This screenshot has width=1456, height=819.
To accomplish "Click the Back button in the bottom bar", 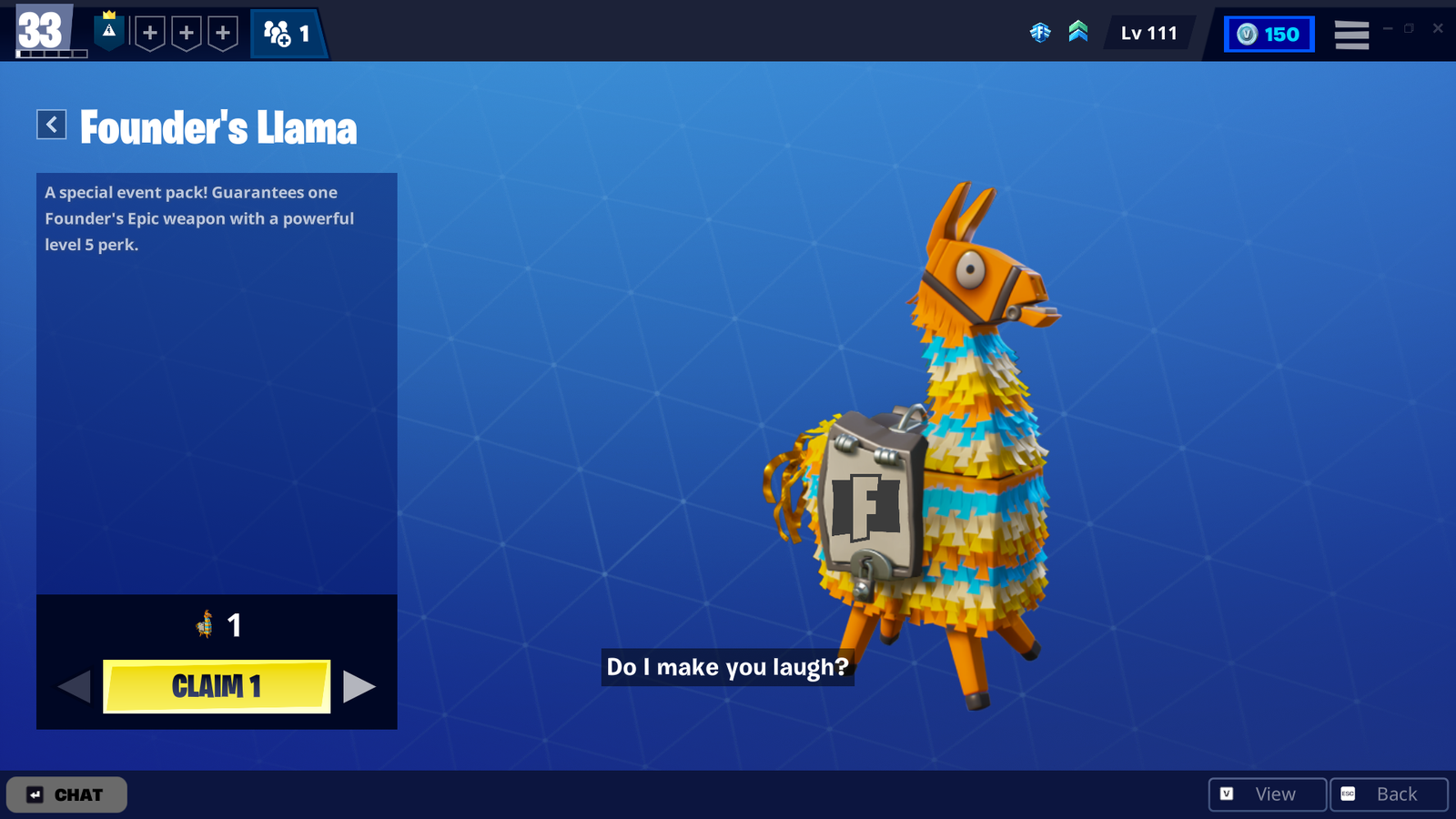I will point(1388,794).
